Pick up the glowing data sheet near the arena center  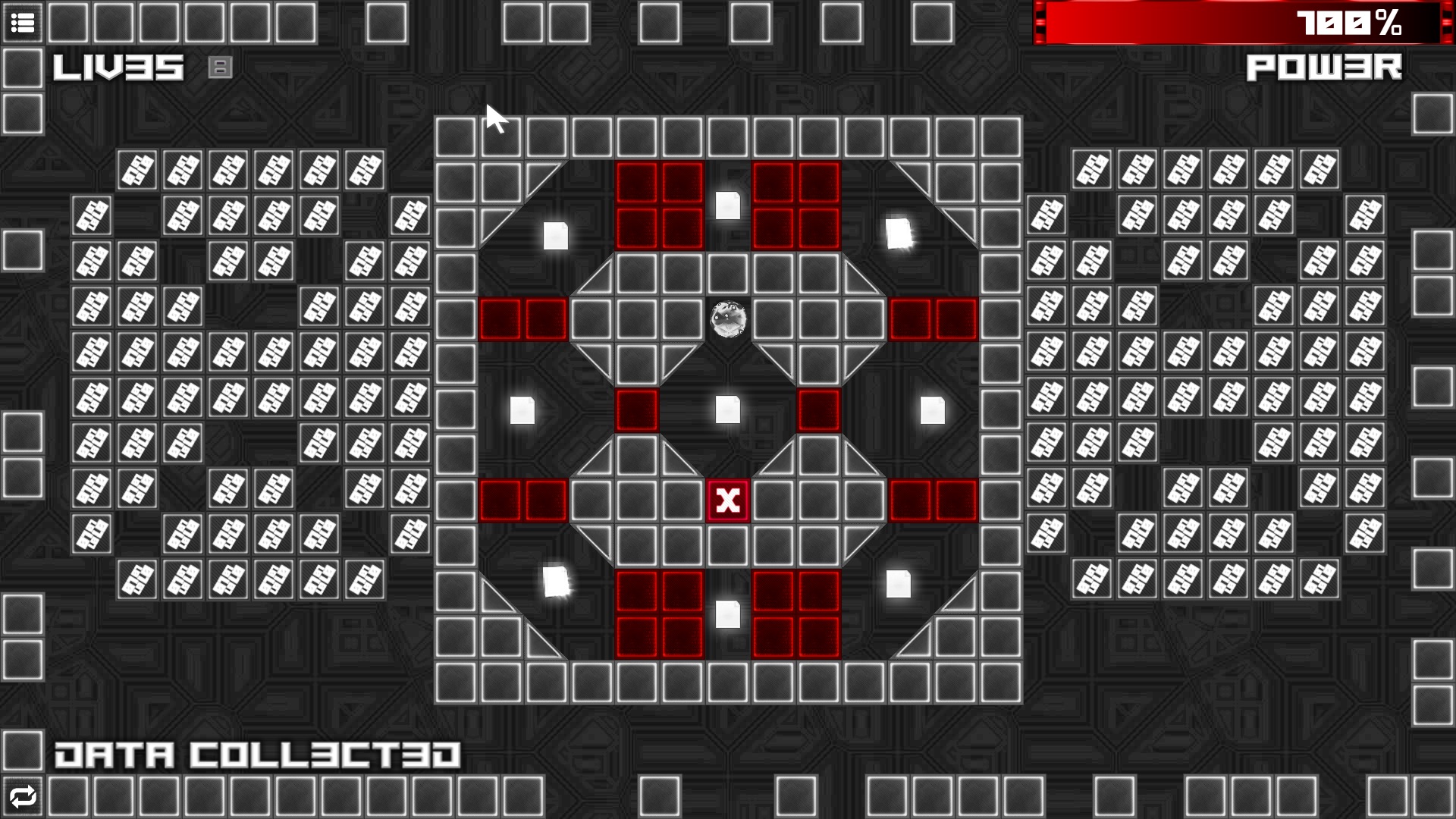click(x=727, y=410)
